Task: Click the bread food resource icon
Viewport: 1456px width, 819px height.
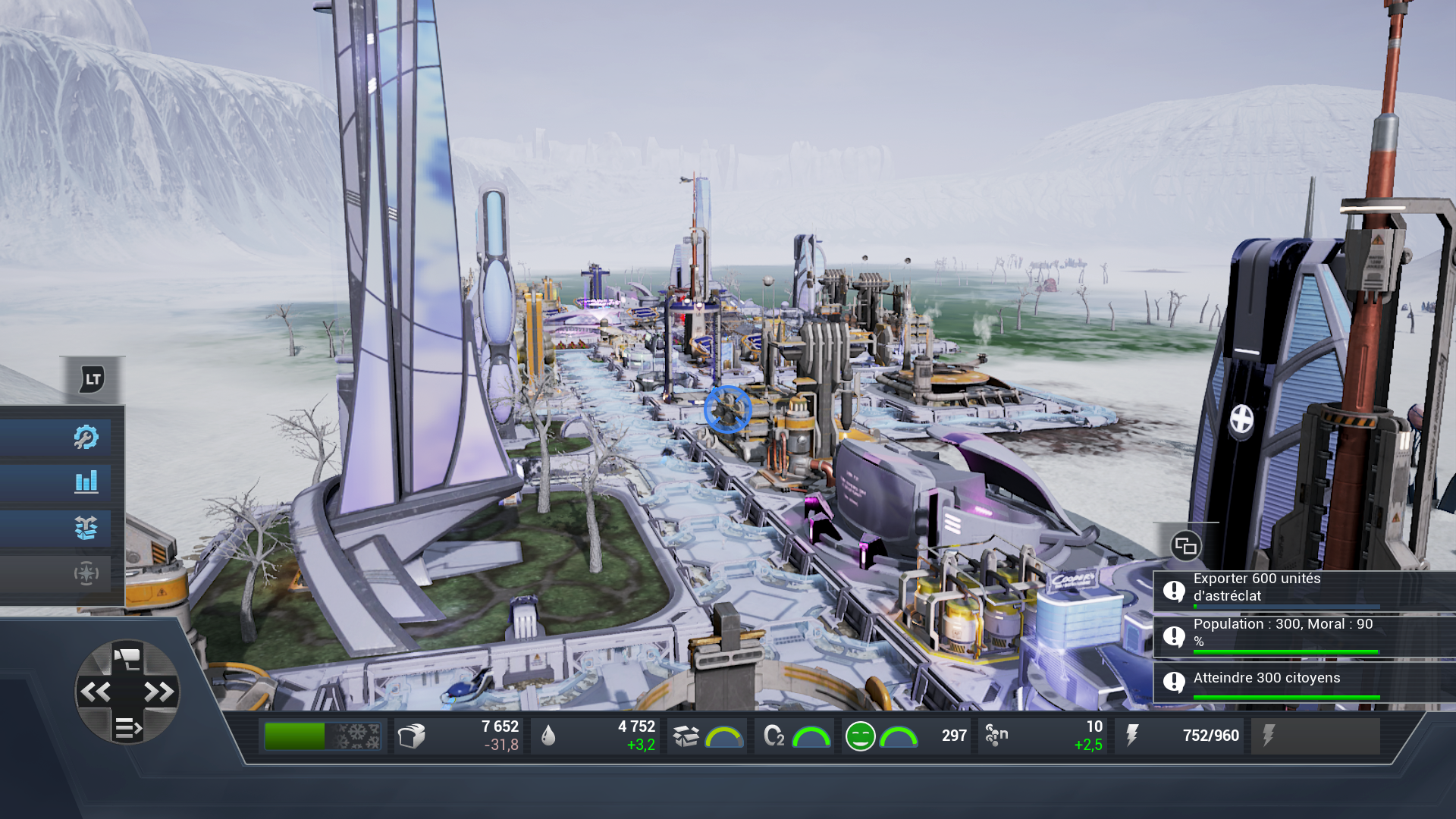Action: tap(412, 736)
